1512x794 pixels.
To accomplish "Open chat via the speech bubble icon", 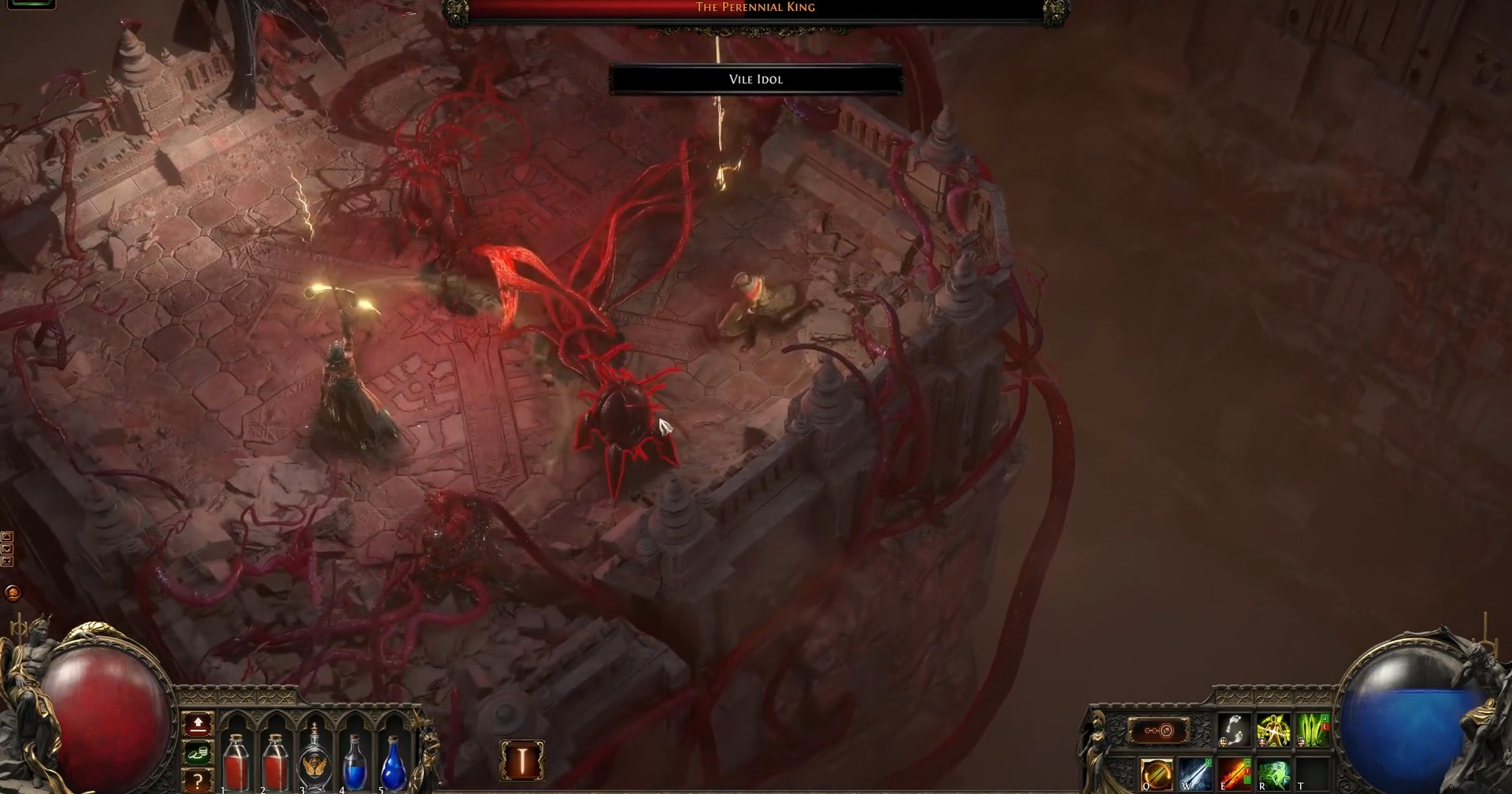I will pos(12,592).
